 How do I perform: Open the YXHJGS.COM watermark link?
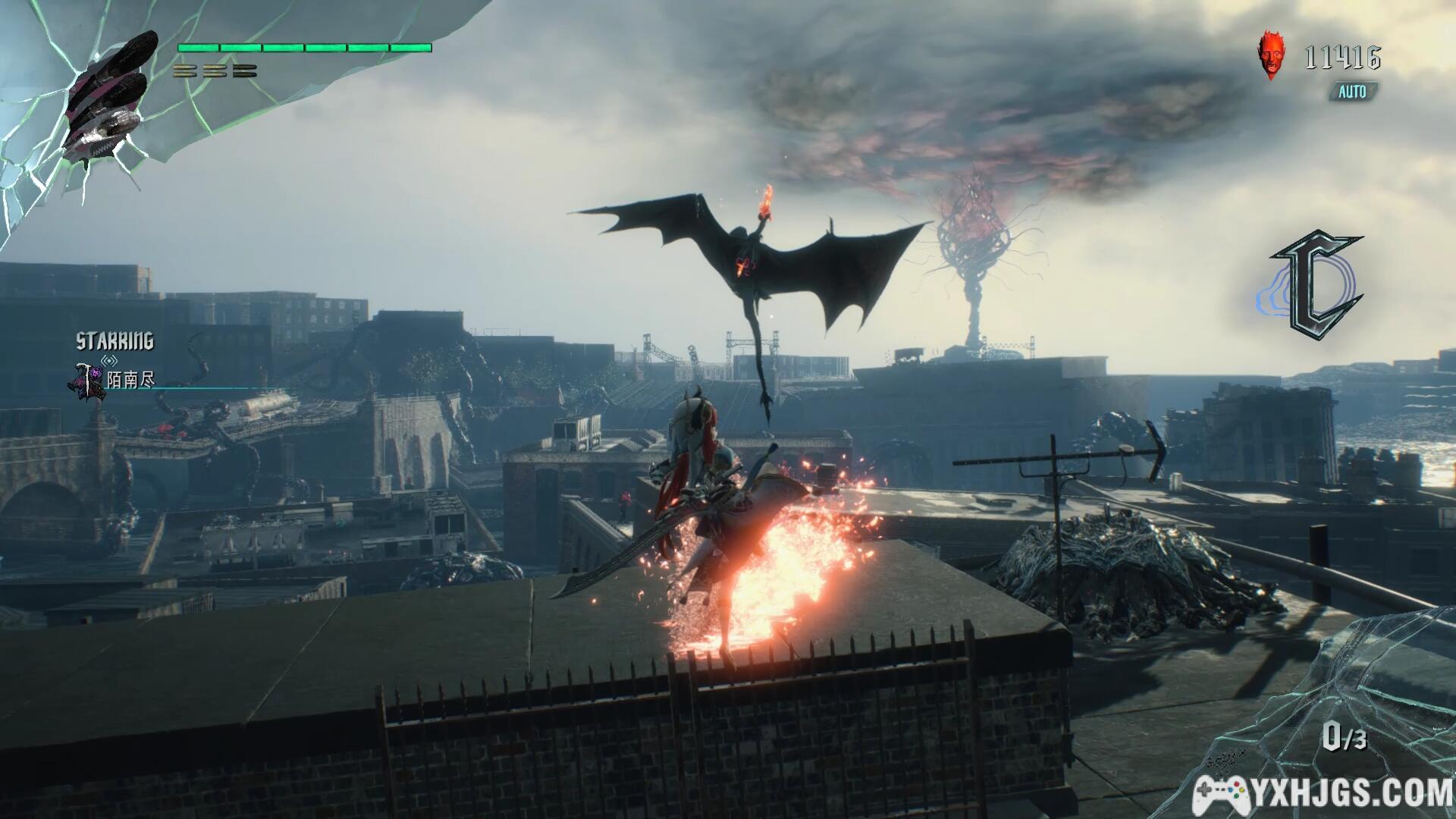1323,794
